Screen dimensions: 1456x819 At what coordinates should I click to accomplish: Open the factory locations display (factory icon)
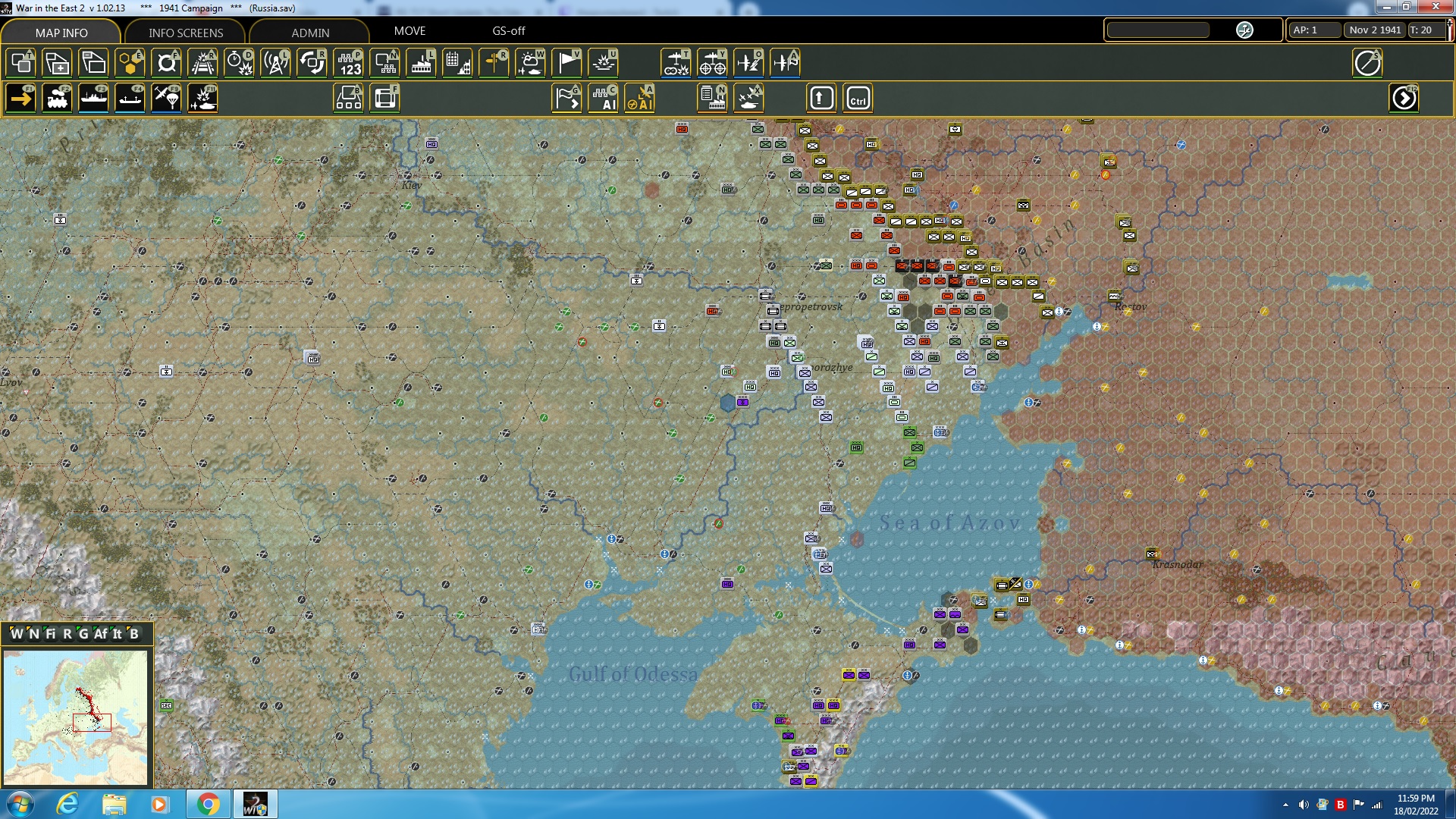coord(421,63)
